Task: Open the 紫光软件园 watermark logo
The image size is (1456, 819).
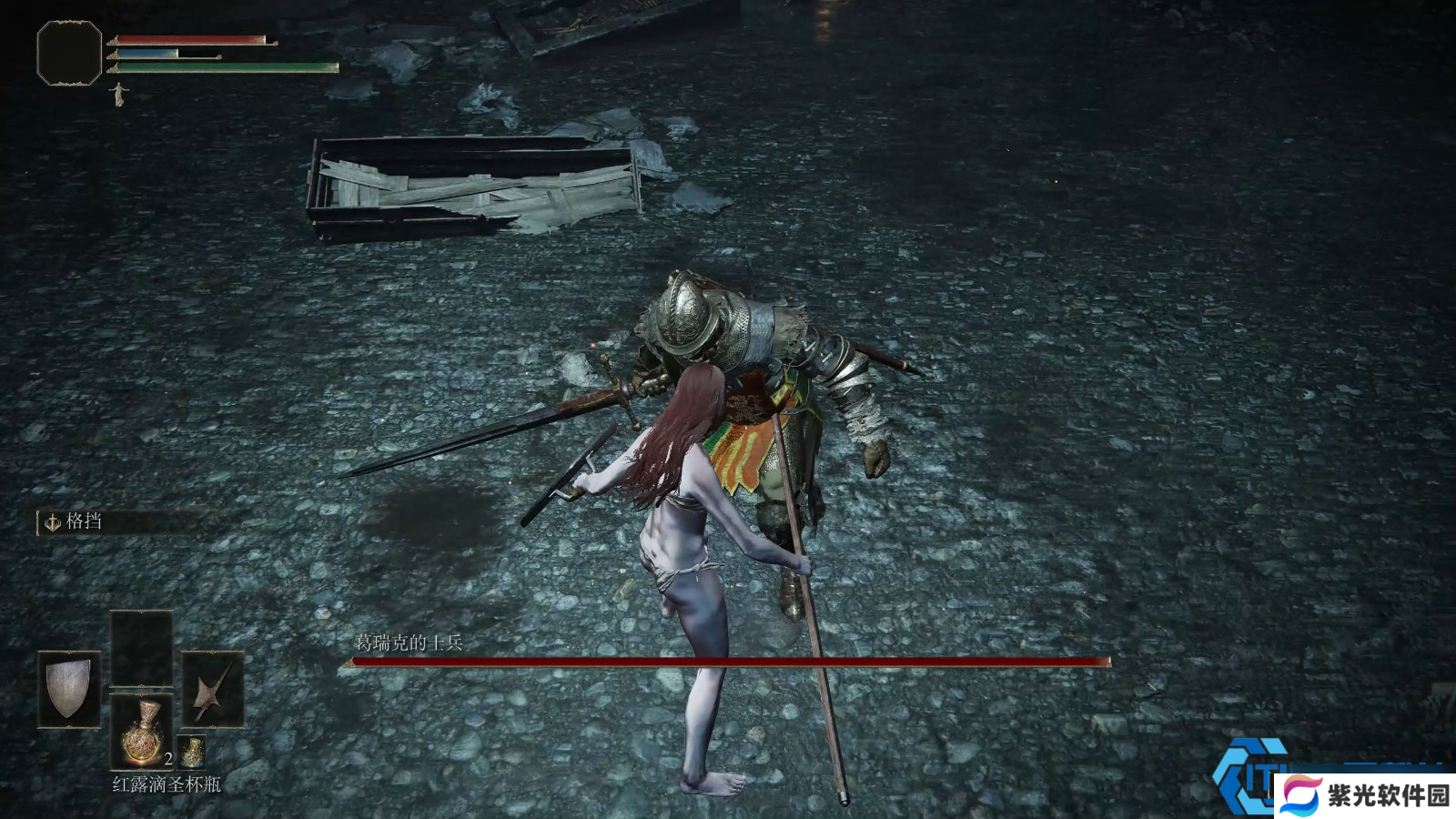Action: click(1363, 795)
